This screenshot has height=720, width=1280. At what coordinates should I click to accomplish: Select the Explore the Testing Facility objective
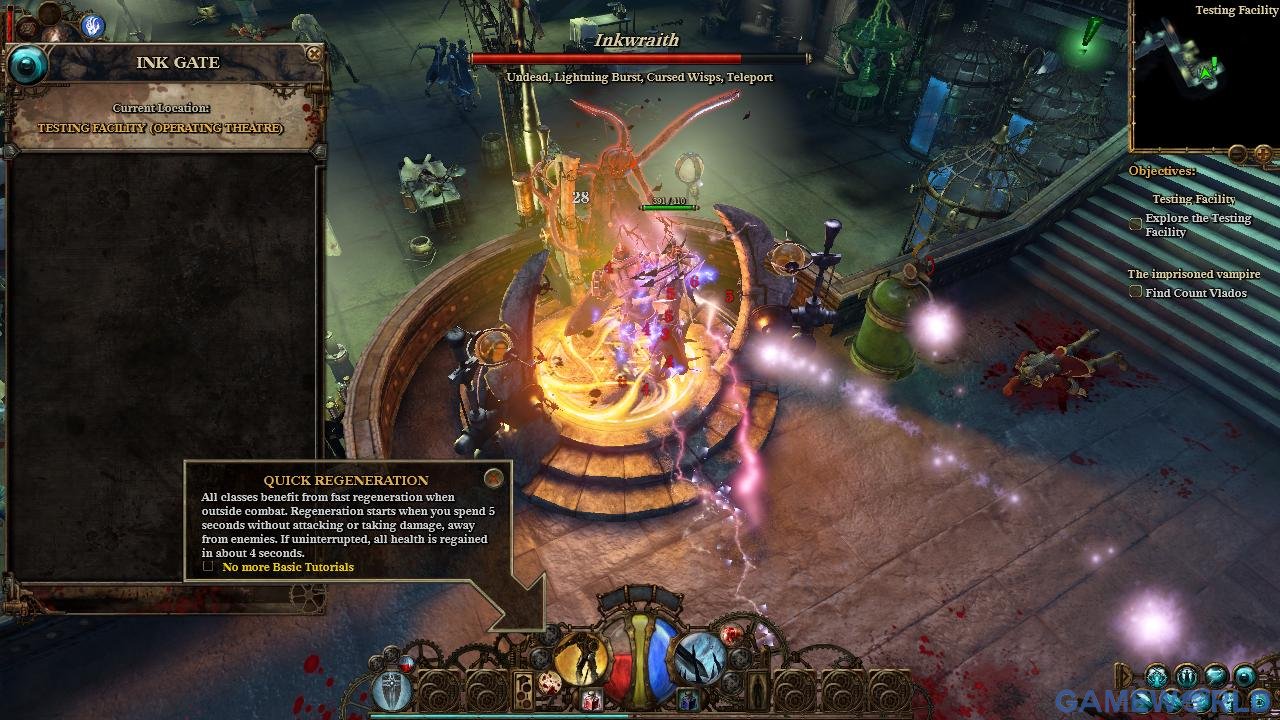1136,224
